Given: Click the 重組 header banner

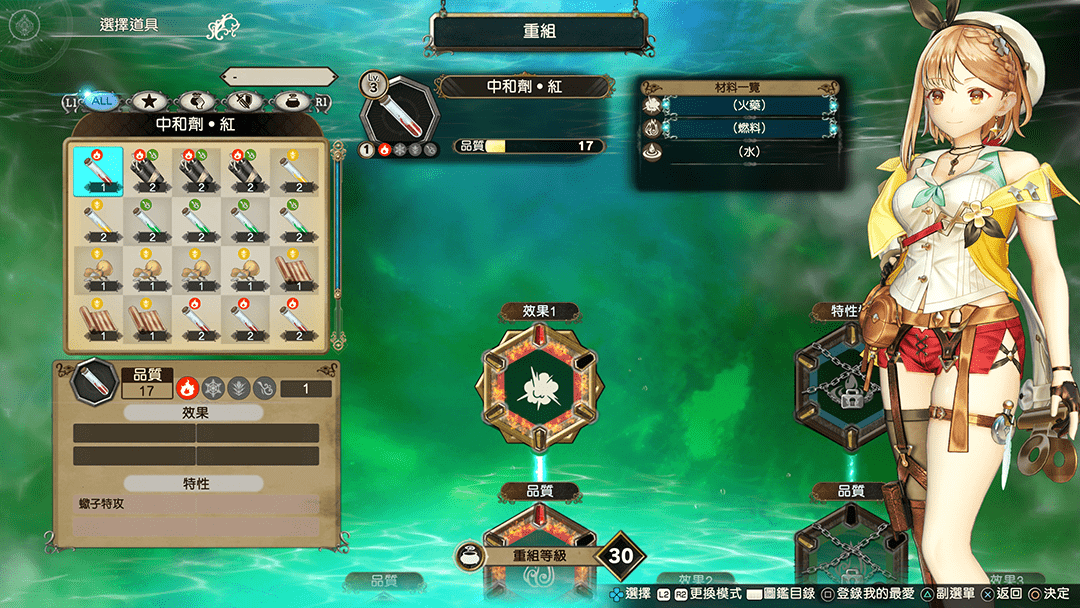Looking at the screenshot, I should (x=539, y=32).
